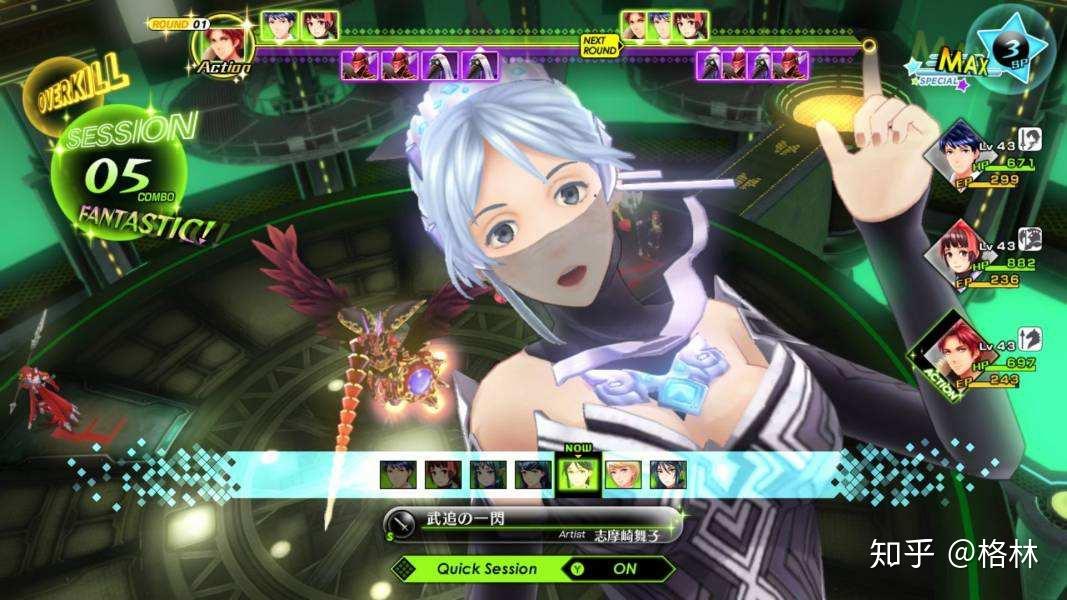Pick the red-haired girl in the session chain
The height and width of the screenshot is (600, 1067).
(x=441, y=475)
